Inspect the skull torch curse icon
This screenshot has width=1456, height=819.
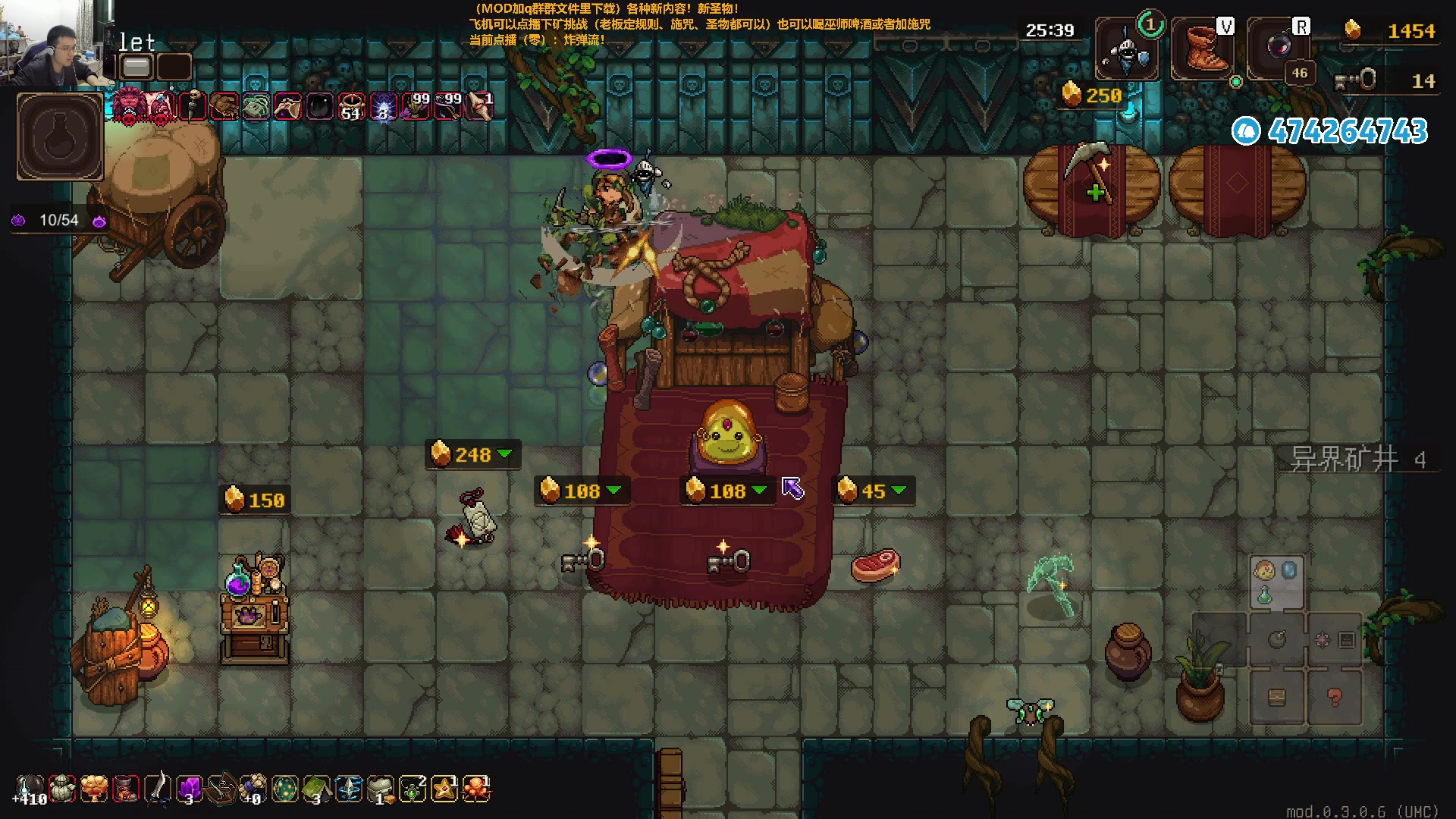[193, 106]
